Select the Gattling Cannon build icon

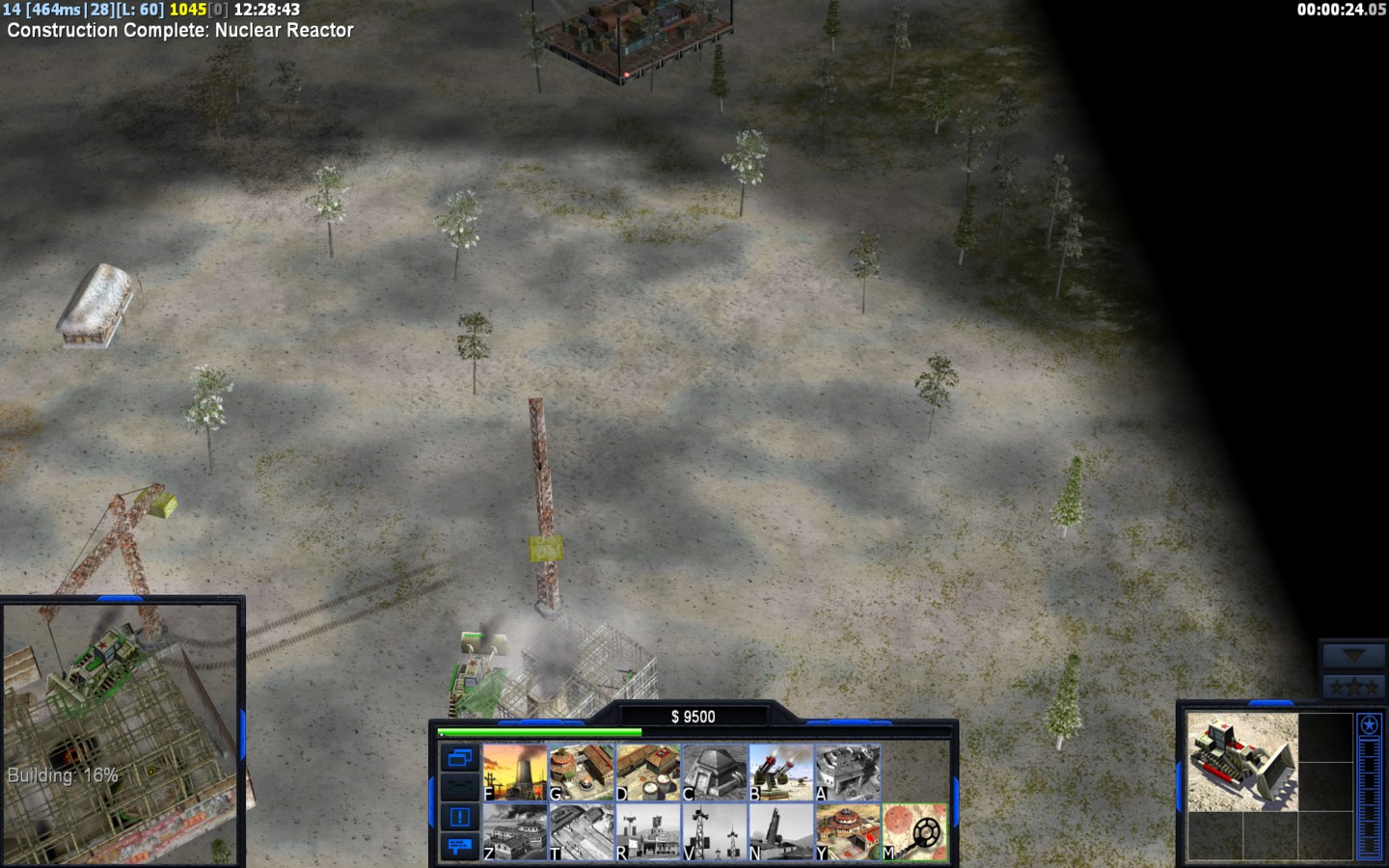click(x=781, y=773)
